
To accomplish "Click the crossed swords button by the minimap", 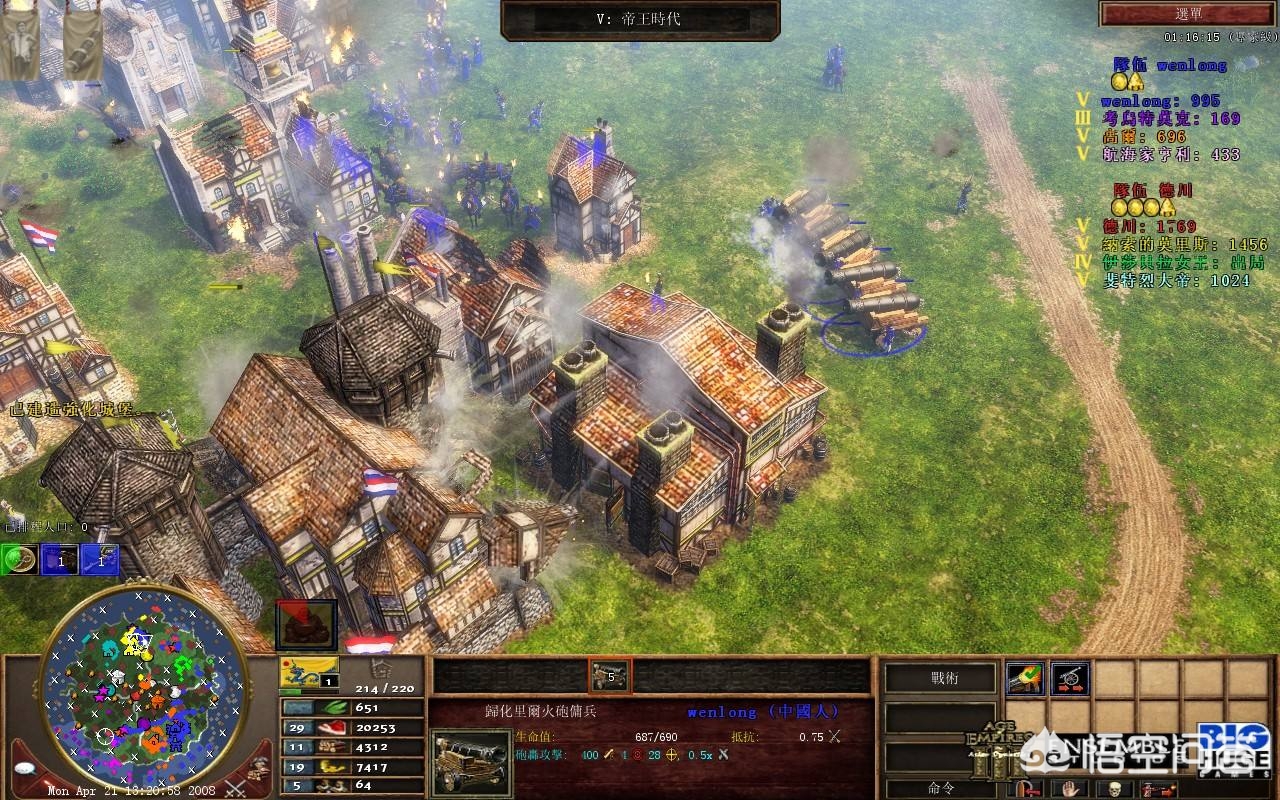I will click(236, 788).
